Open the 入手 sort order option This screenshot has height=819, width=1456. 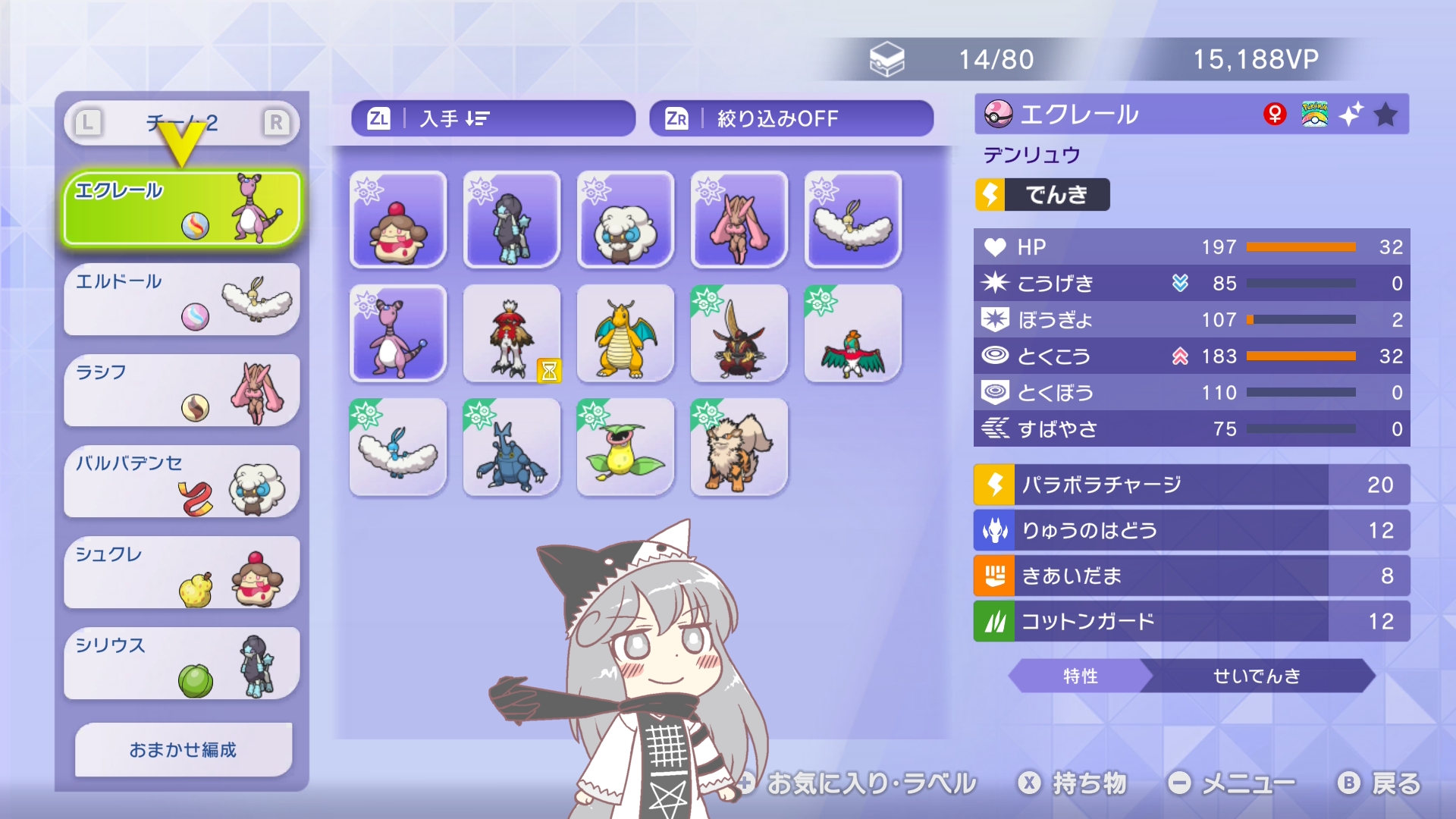tap(493, 118)
